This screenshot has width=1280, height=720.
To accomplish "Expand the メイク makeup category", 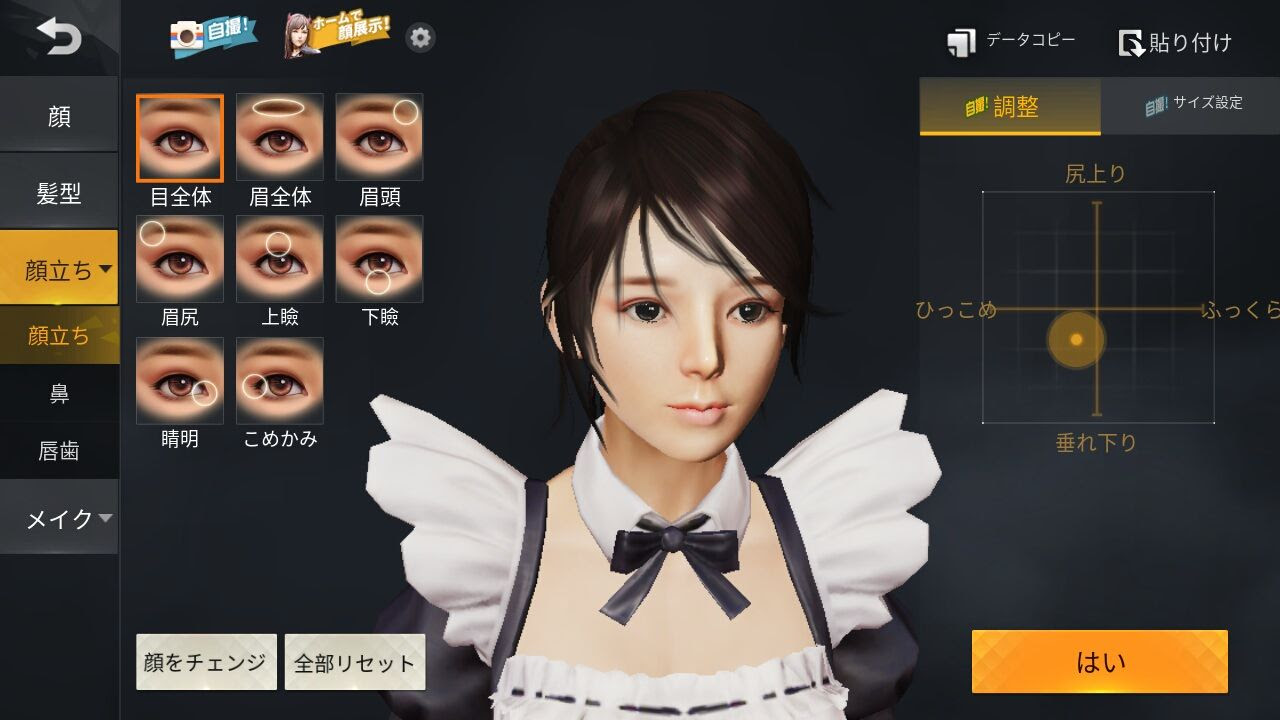I will (x=59, y=518).
